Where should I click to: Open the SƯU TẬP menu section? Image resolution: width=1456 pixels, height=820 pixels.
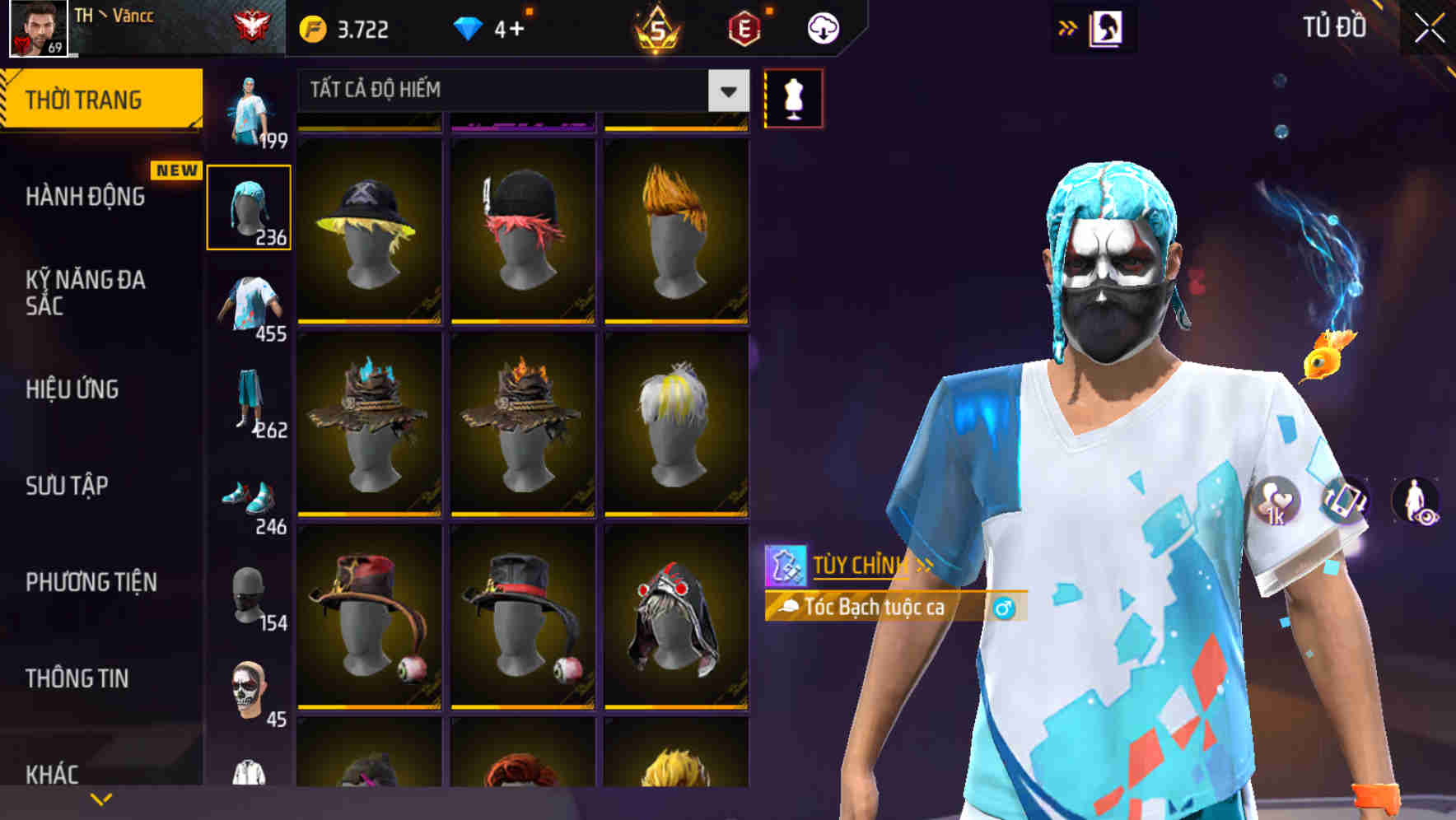(66, 487)
